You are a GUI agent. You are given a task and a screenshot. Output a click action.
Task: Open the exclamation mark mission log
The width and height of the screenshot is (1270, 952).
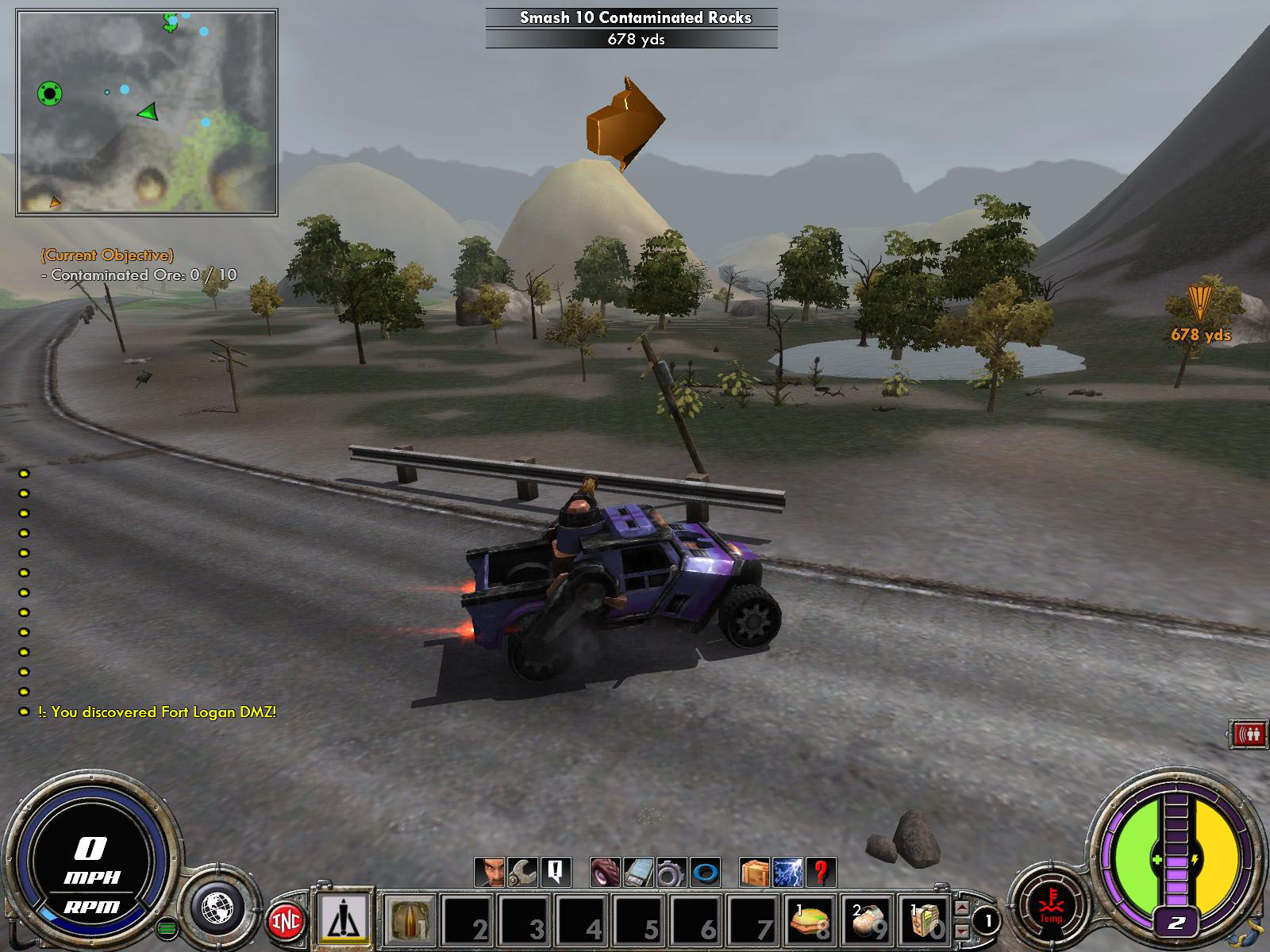pyautogui.click(x=555, y=873)
